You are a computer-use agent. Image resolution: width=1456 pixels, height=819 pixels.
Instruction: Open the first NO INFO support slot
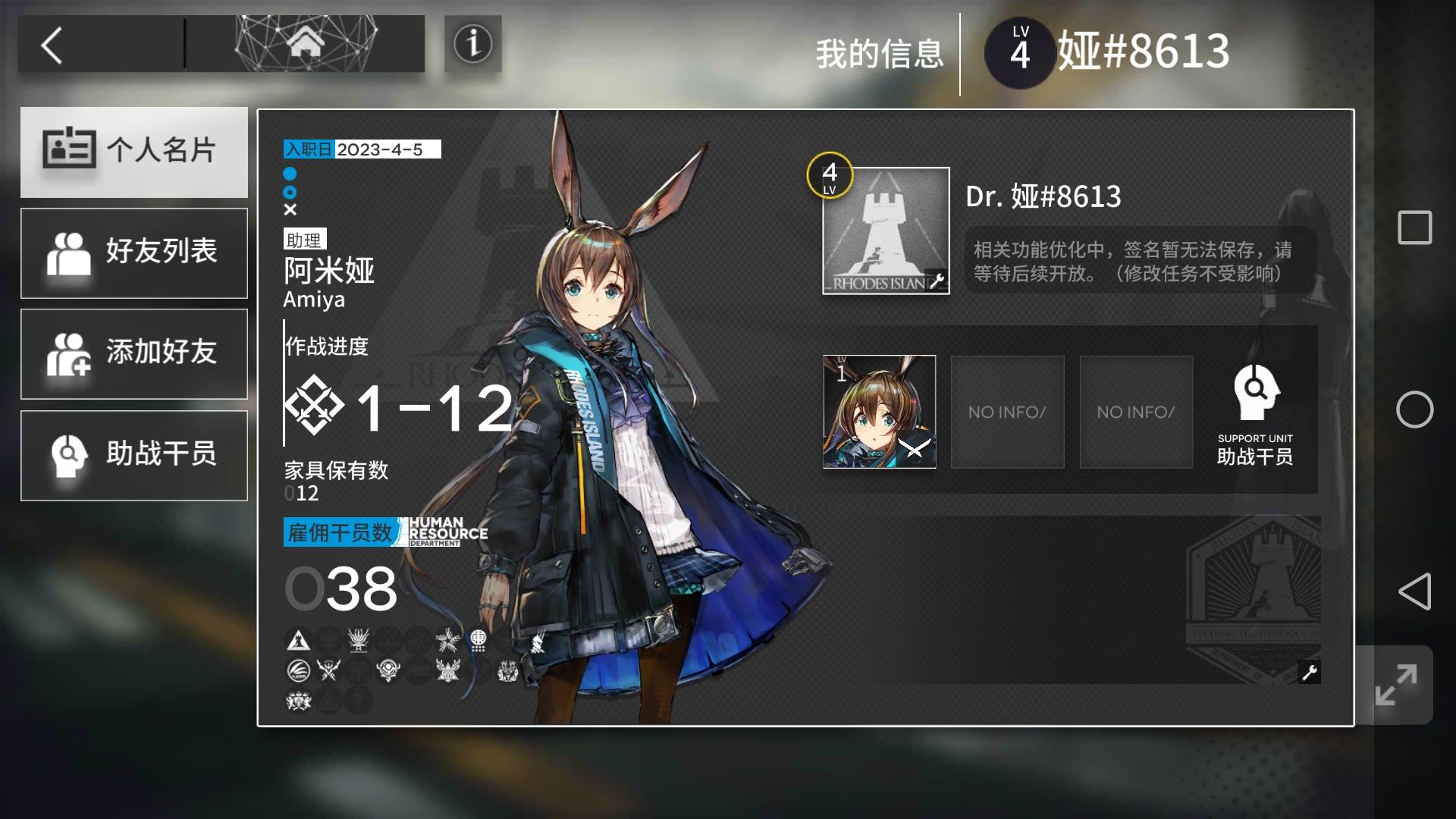click(1007, 412)
